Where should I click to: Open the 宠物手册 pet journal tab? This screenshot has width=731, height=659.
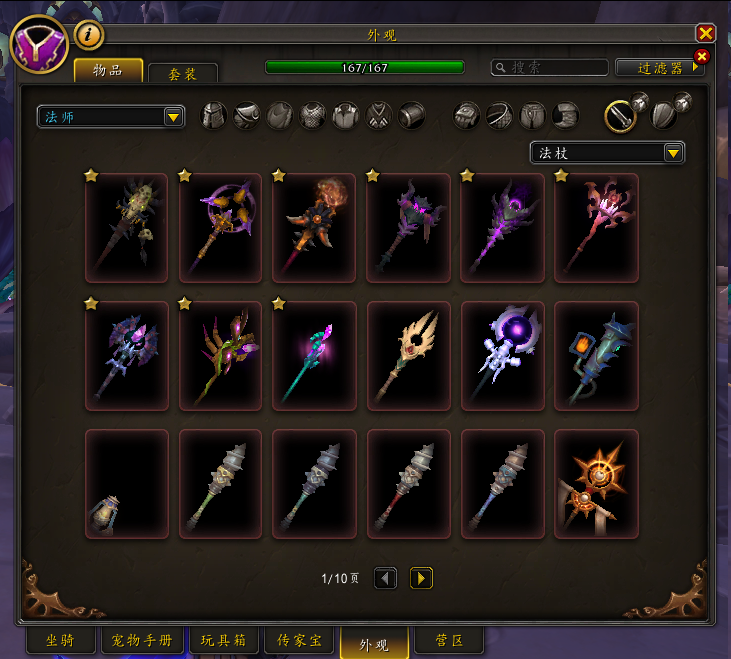(x=141, y=640)
